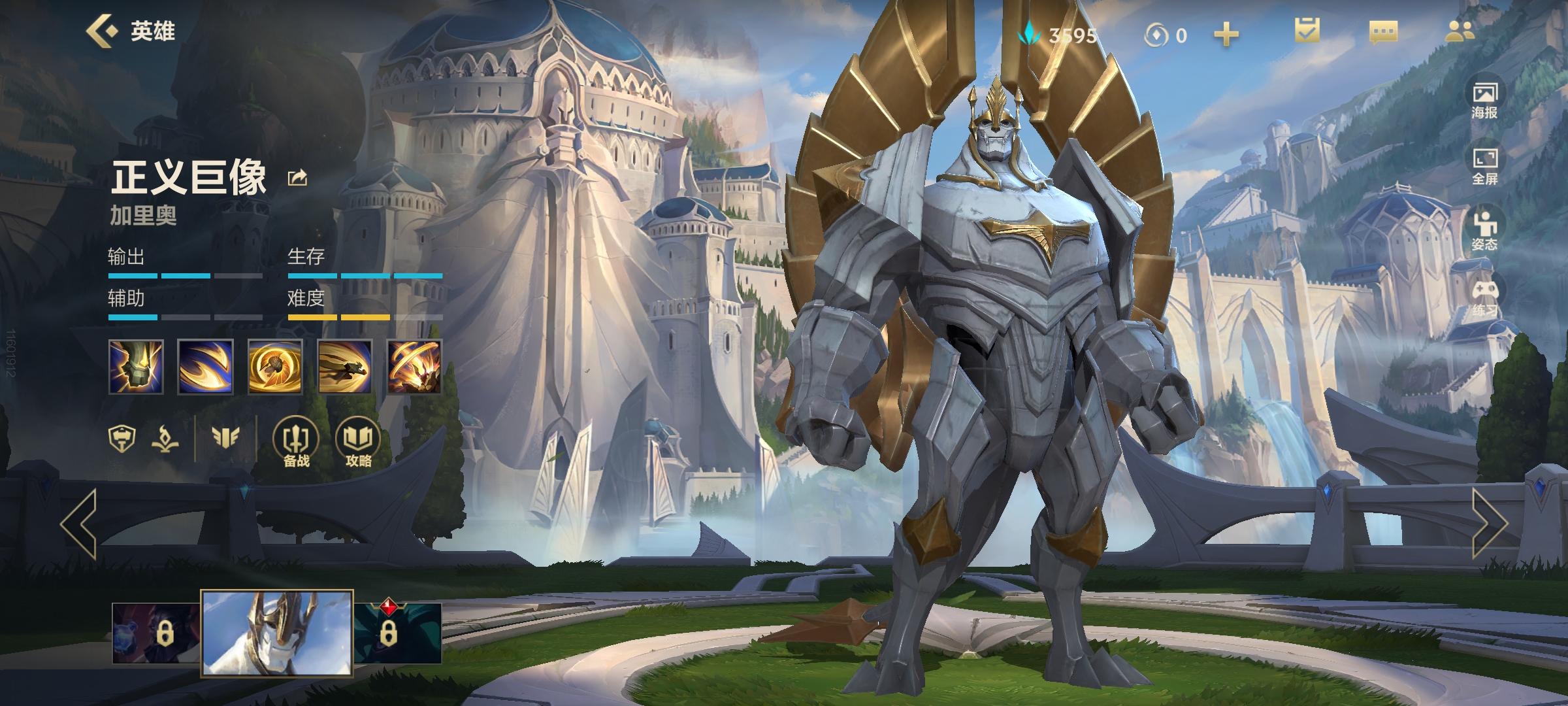This screenshot has width=1568, height=706.
Task: Show the golden circular shield ability
Action: [x=275, y=367]
